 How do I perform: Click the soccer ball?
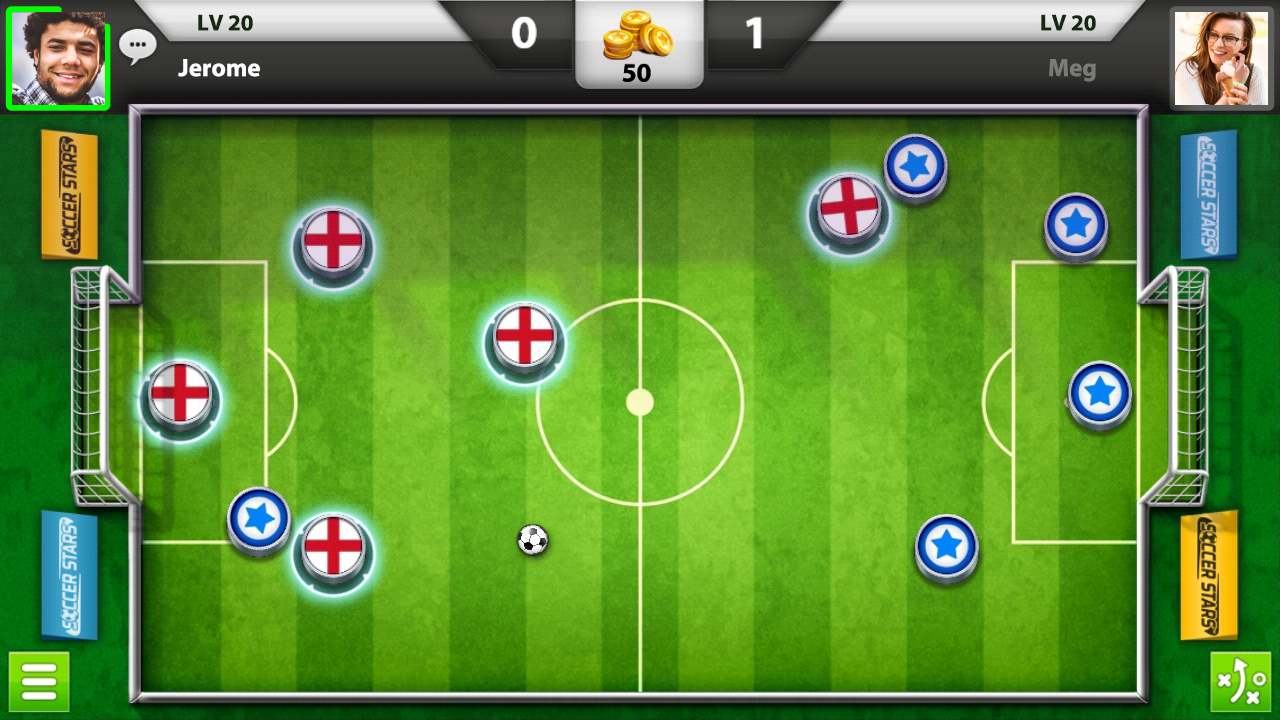point(532,540)
